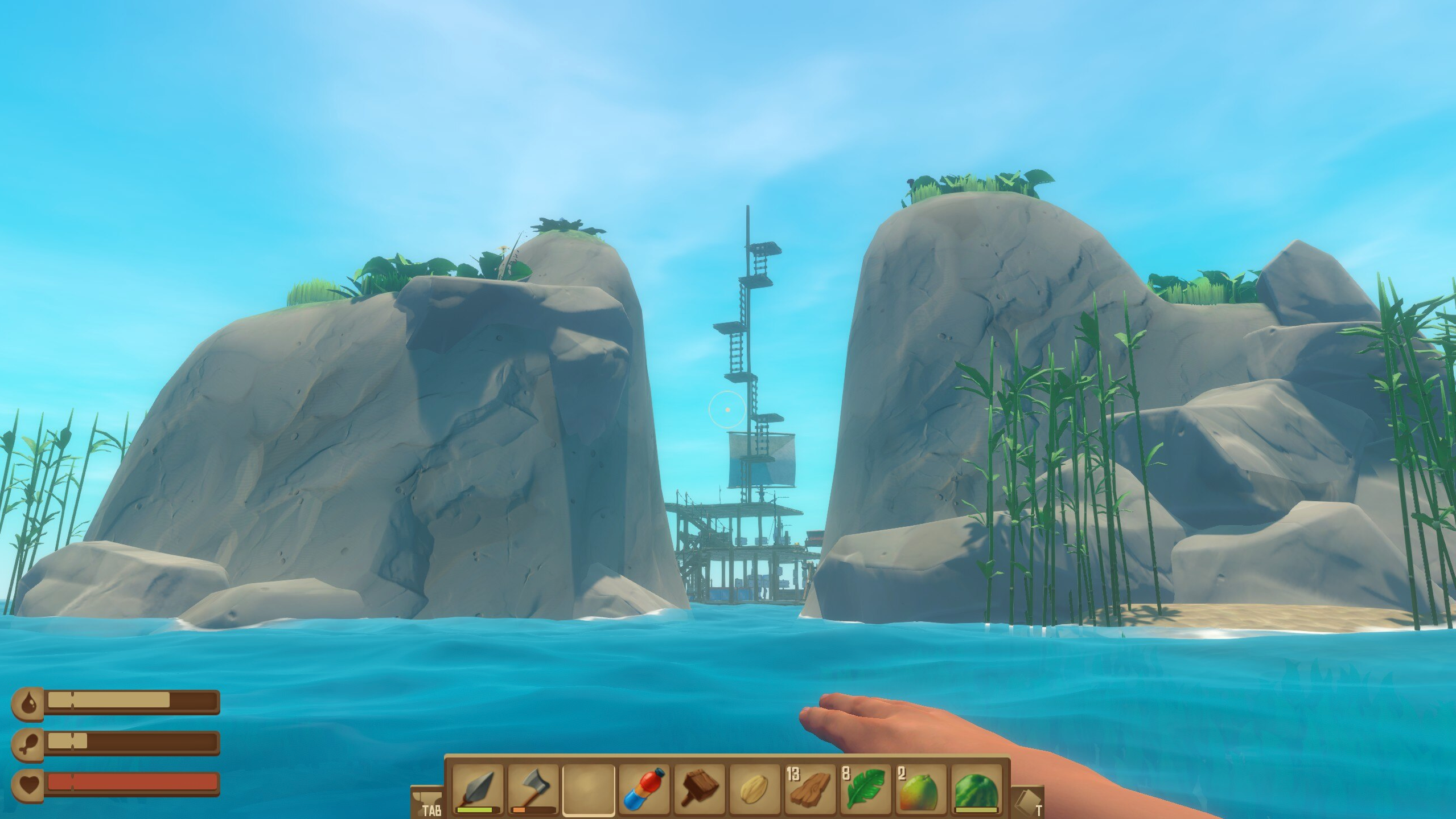Viewport: 1456px width, 819px height.
Task: Choose the 8 palm leaves slot
Action: 865,789
